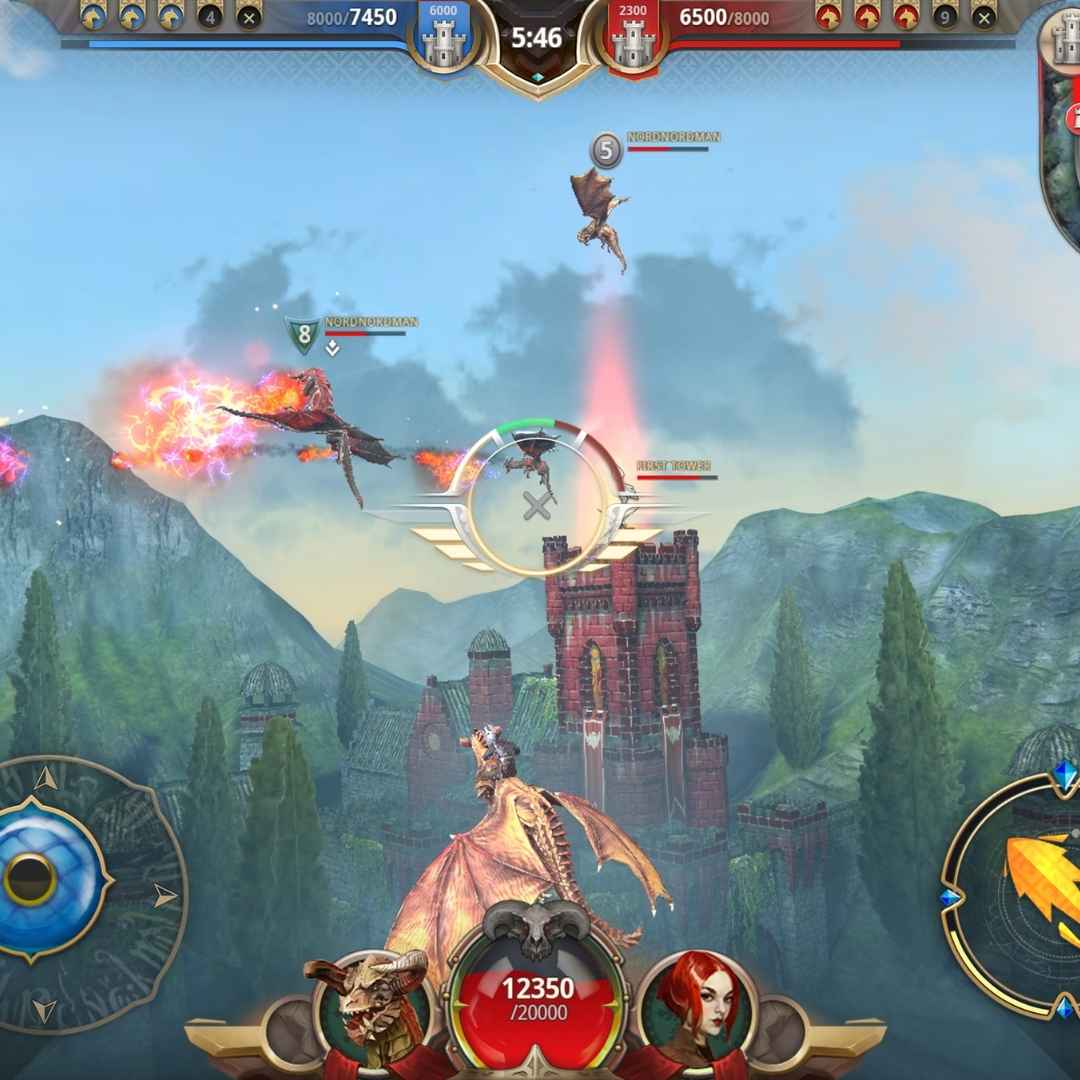
Task: Click the joystick's up arrow
Action: (x=44, y=778)
